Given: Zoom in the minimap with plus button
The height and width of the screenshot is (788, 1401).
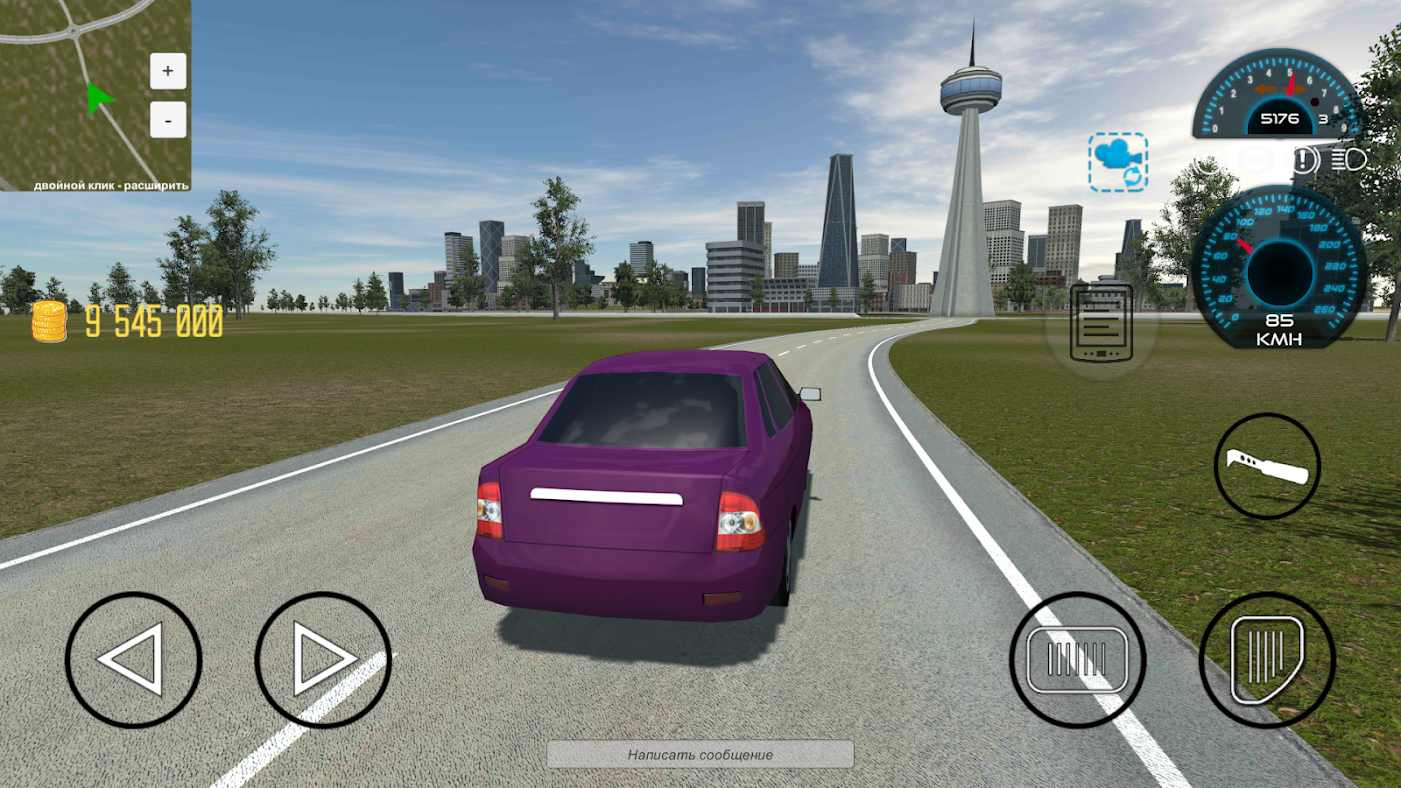Looking at the screenshot, I should pyautogui.click(x=168, y=71).
